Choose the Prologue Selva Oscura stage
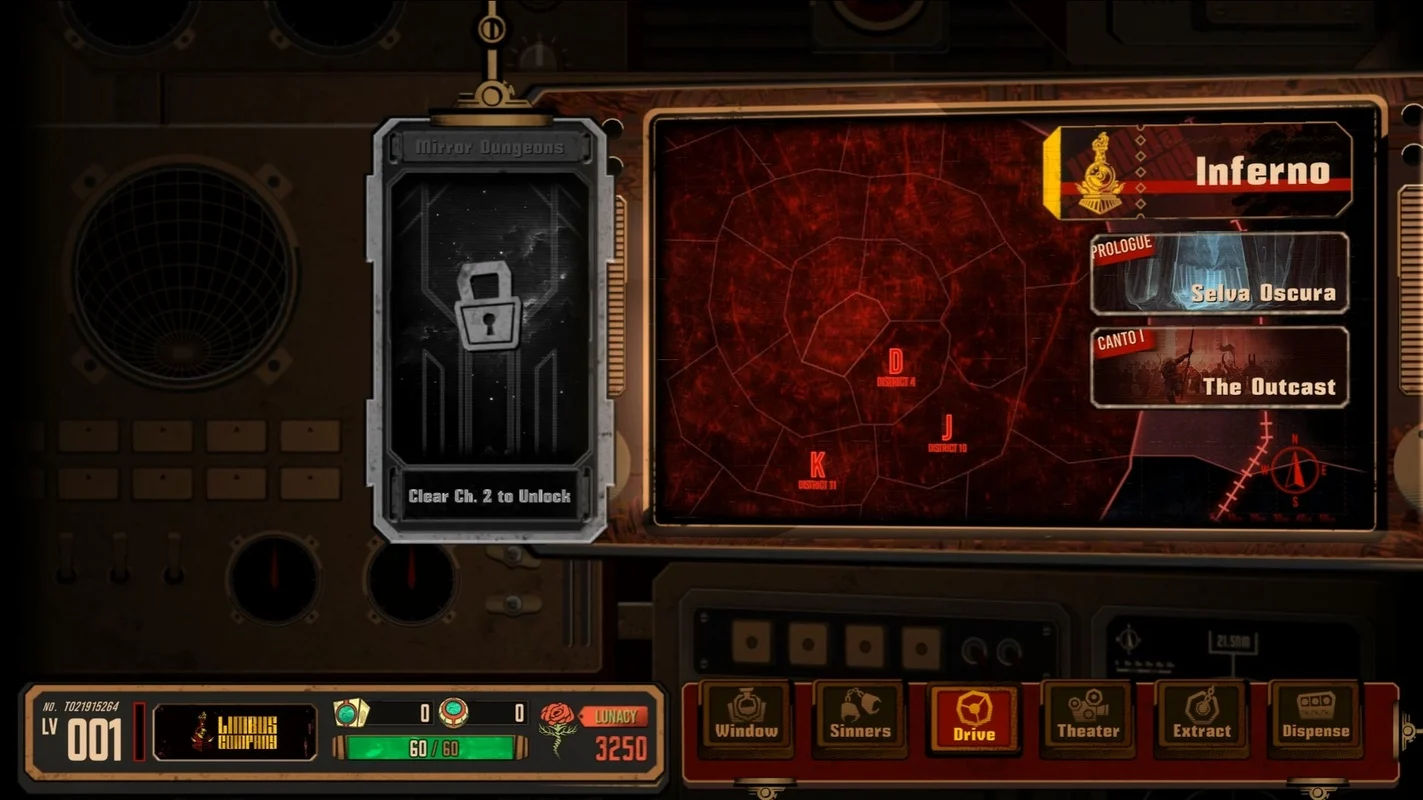 tap(1219, 274)
